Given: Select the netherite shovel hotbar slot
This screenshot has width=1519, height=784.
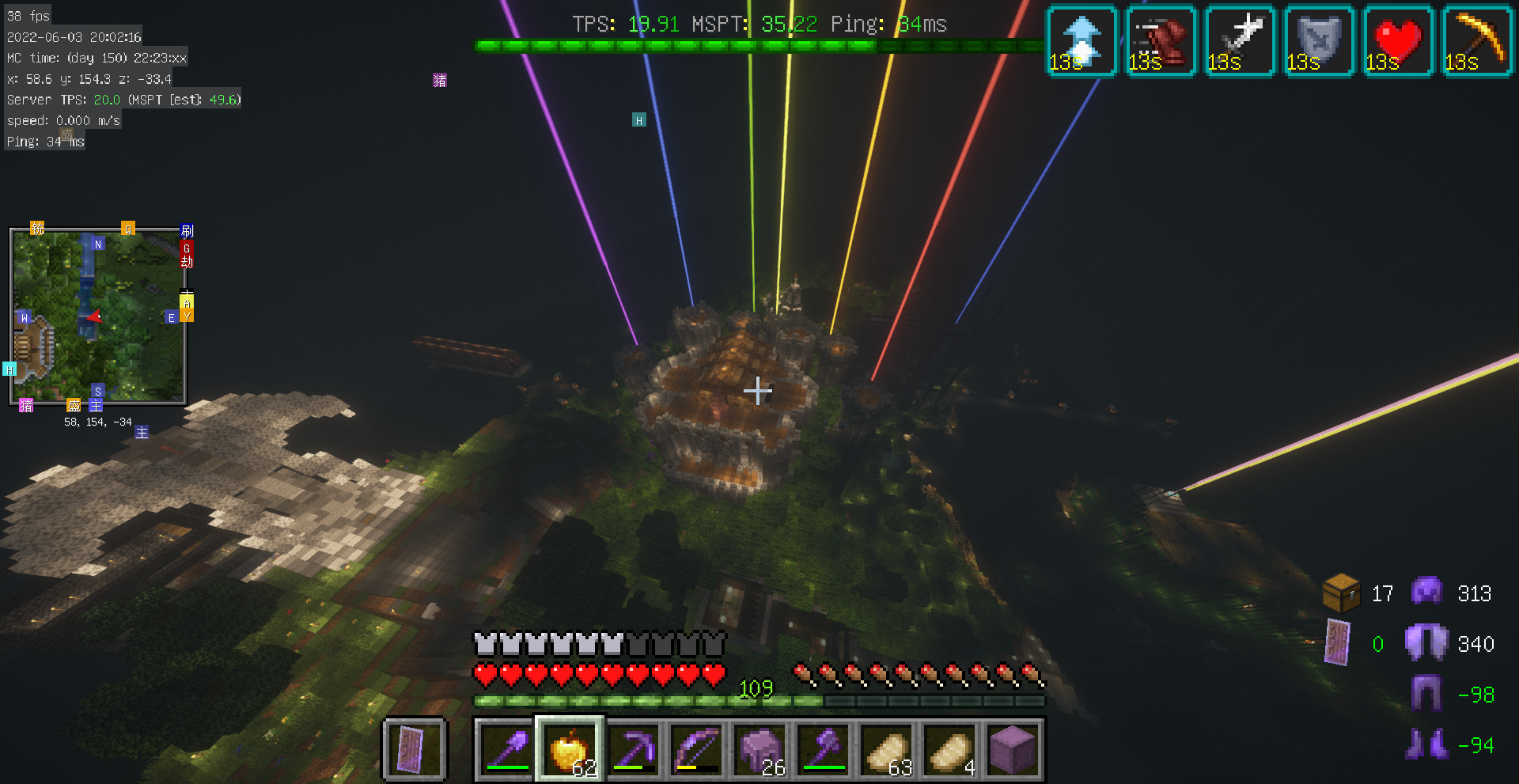Looking at the screenshot, I should (507, 748).
